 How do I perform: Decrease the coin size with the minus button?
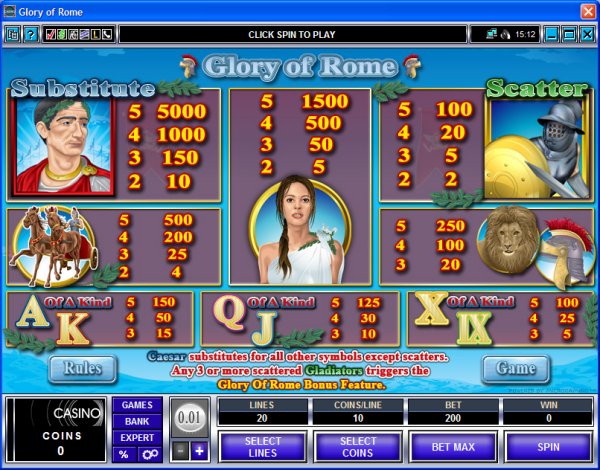[178, 452]
